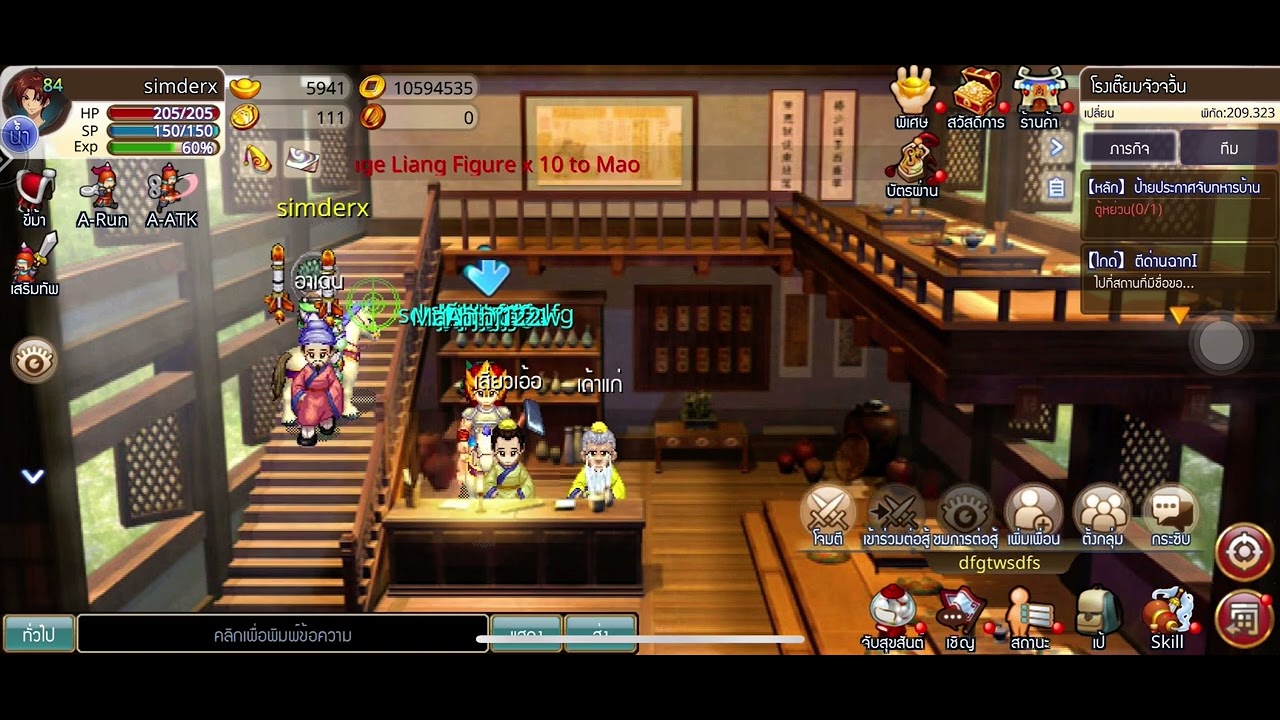Open the ทั่วไป chat channel button
Screen dimensions: 1280x720
point(39,634)
